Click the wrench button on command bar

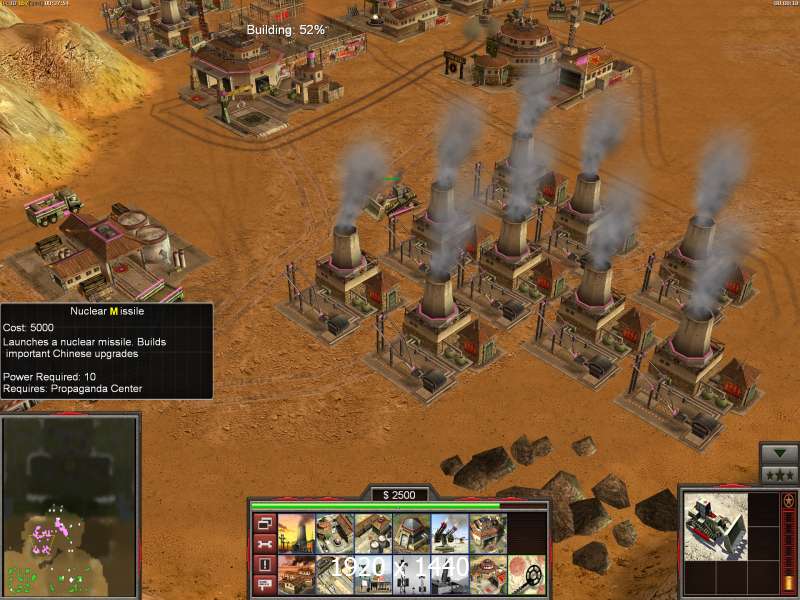tap(265, 544)
